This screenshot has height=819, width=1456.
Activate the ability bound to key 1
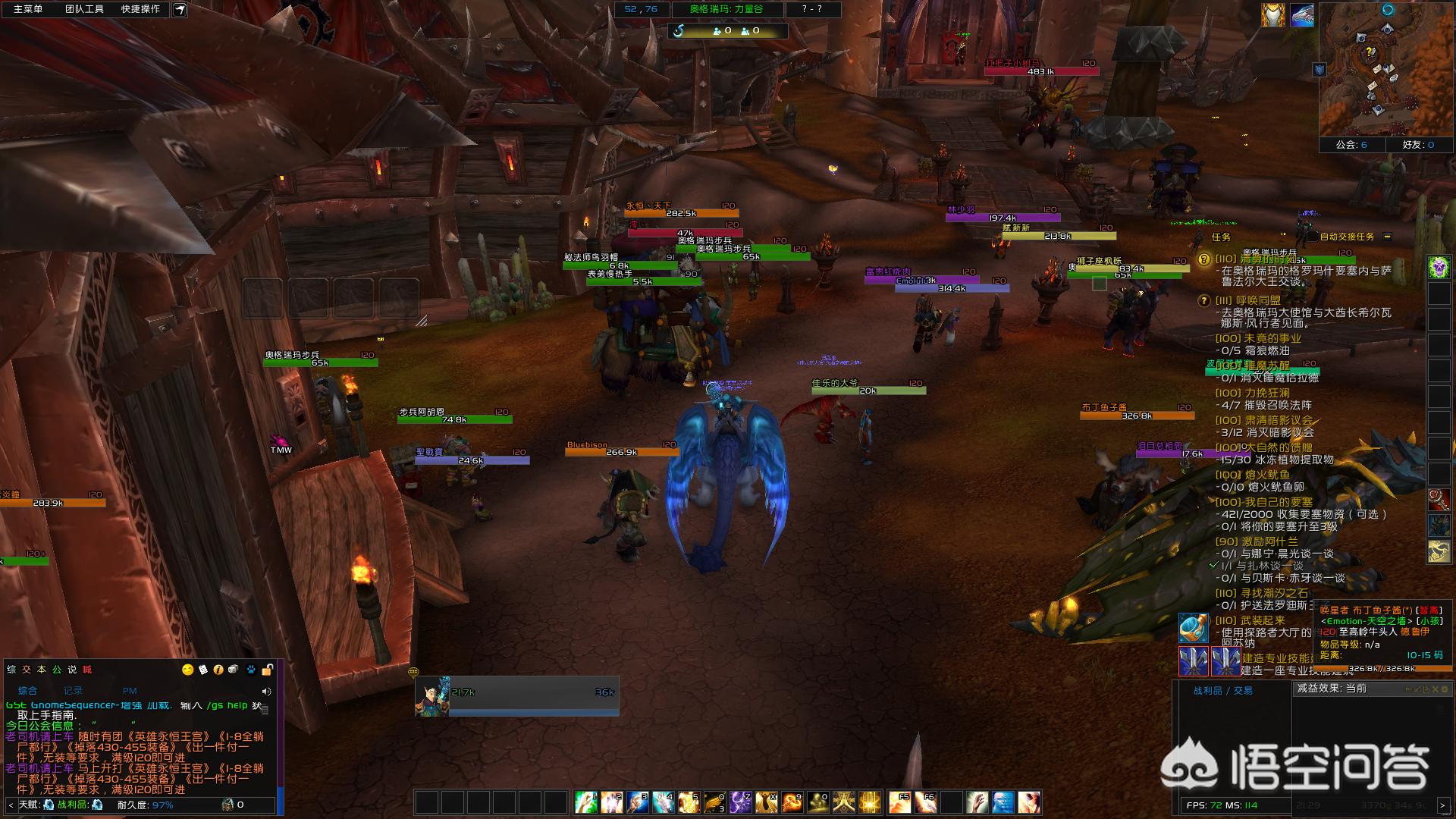[x=585, y=802]
